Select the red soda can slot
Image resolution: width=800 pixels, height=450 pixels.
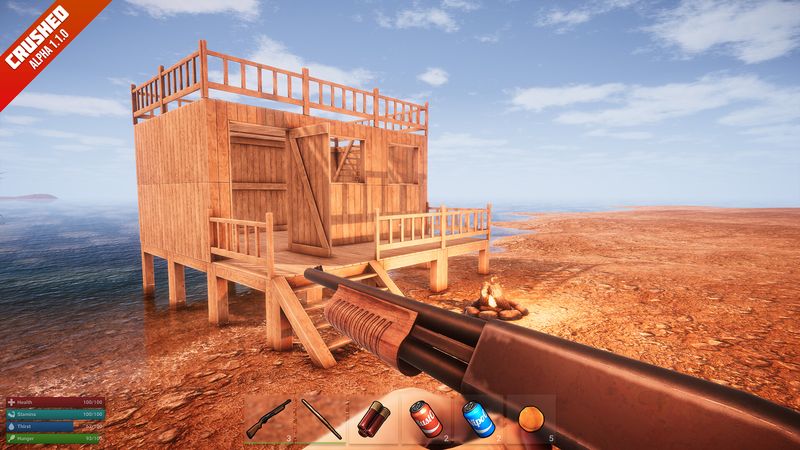[x=426, y=417]
